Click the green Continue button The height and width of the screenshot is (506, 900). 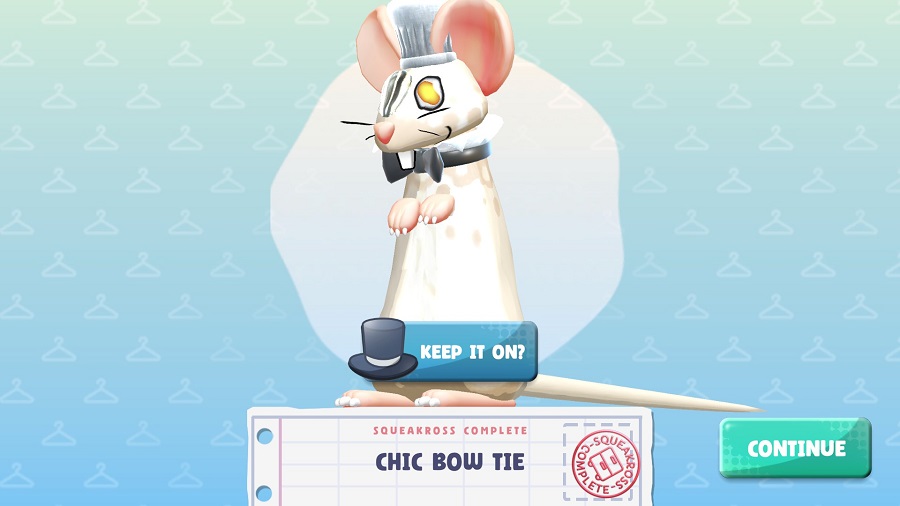pyautogui.click(x=795, y=448)
